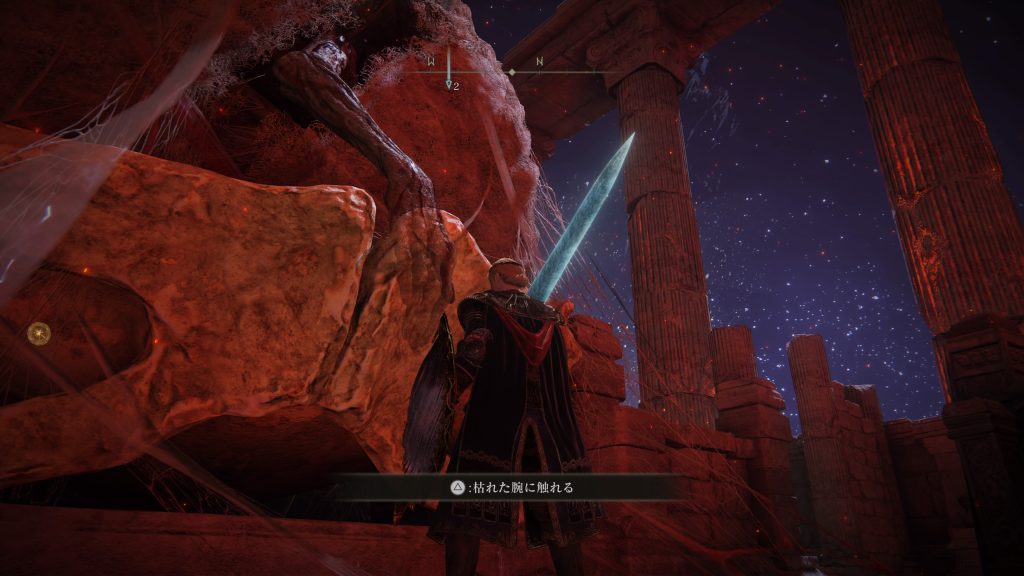Viewport: 1024px width, 576px height.
Task: Select the numbered marker under the compass
Action: [451, 86]
